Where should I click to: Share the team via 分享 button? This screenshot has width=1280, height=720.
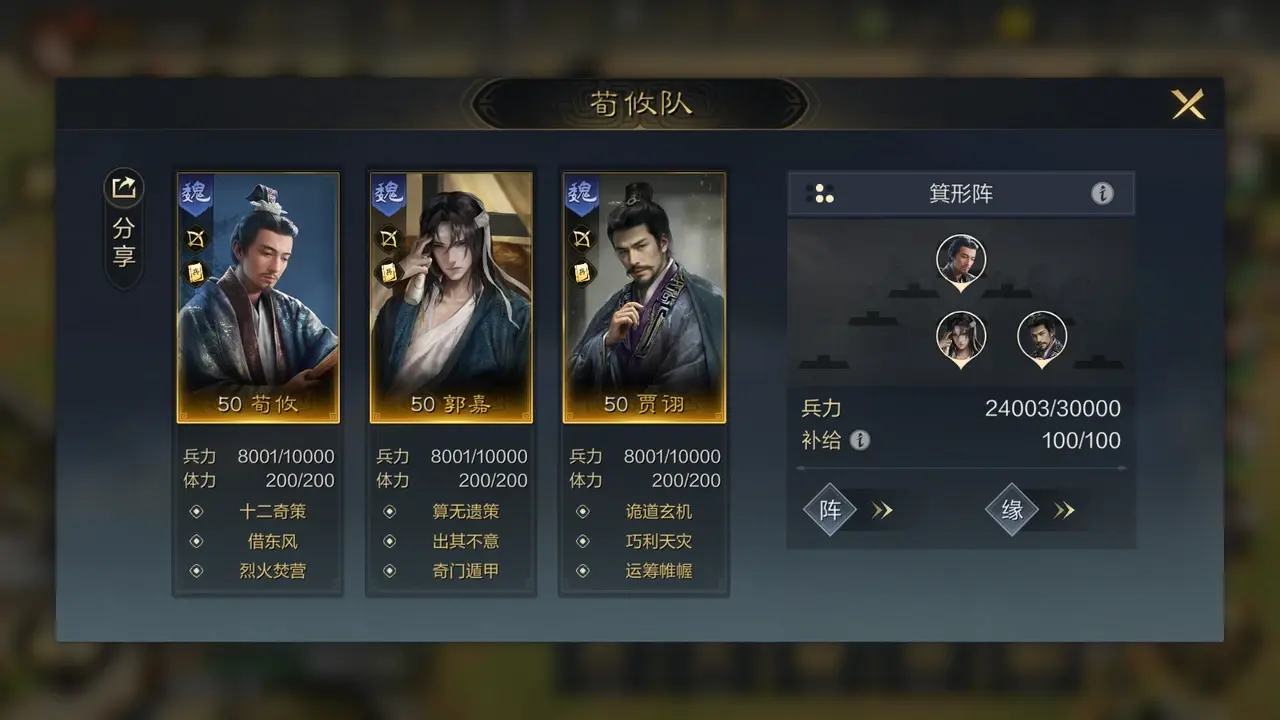[124, 228]
